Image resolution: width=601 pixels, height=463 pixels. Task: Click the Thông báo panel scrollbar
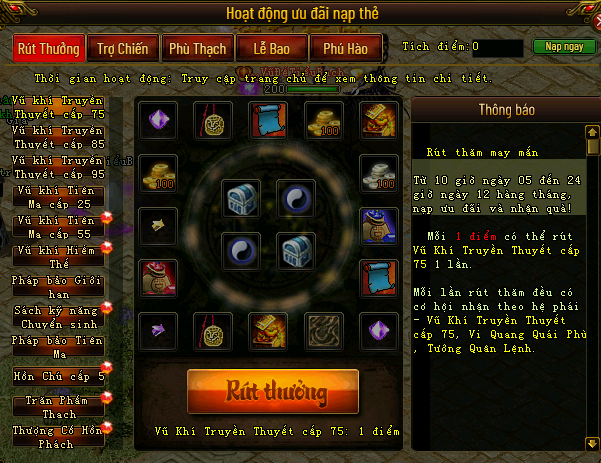coord(593,280)
